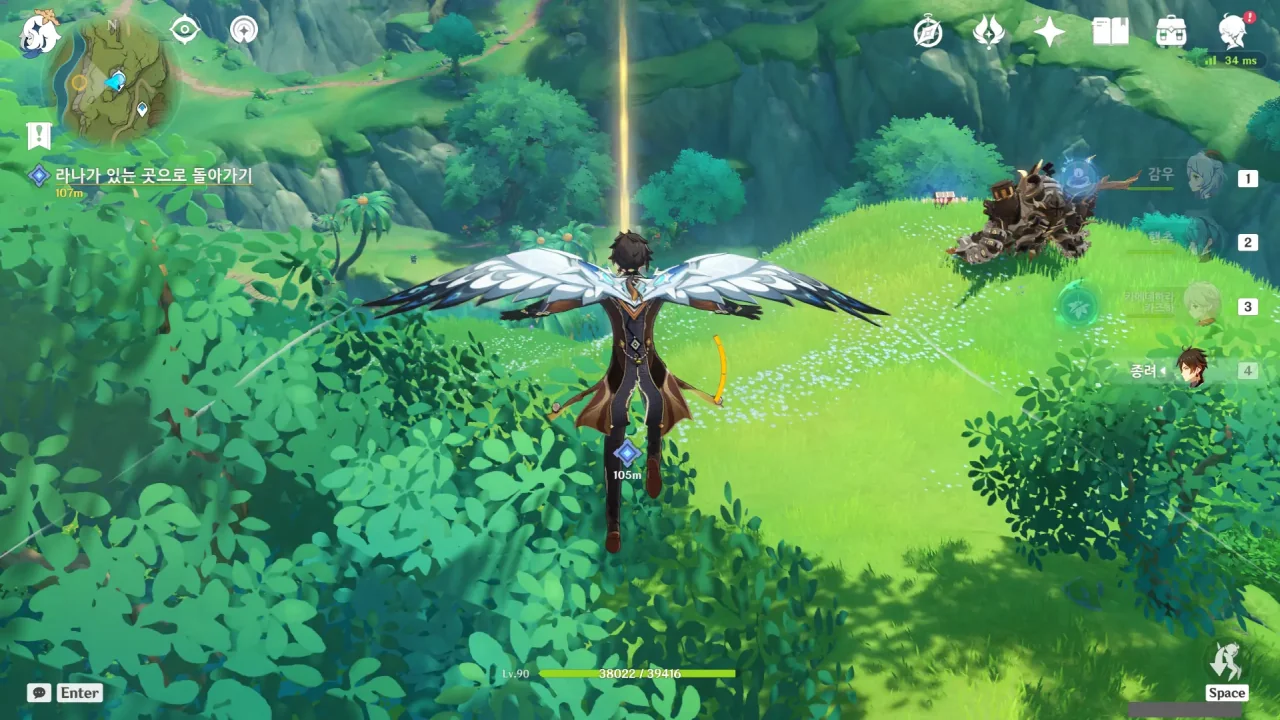Image resolution: width=1280 pixels, height=720 pixels.
Task: Activate the Elemental Sight eye icon
Action: tap(185, 30)
